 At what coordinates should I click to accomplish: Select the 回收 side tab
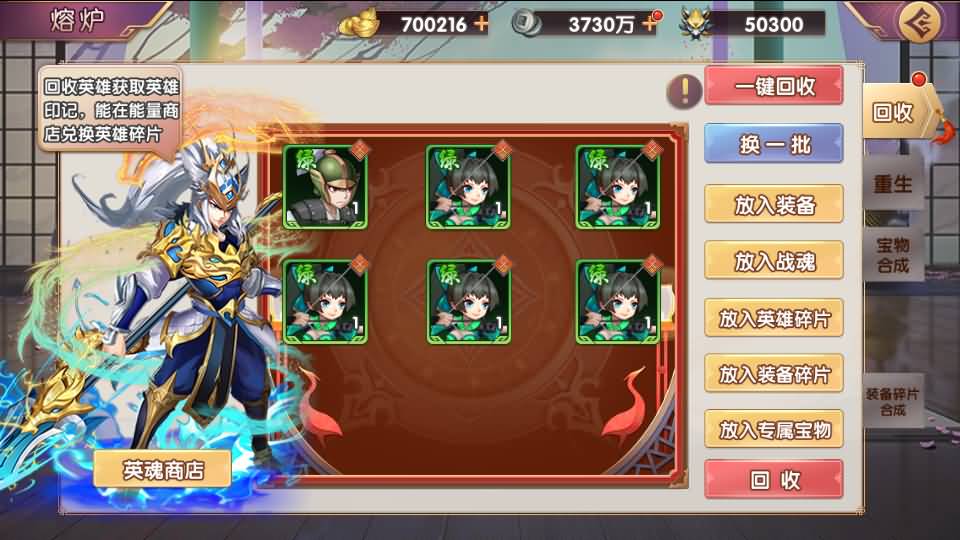tap(895, 112)
